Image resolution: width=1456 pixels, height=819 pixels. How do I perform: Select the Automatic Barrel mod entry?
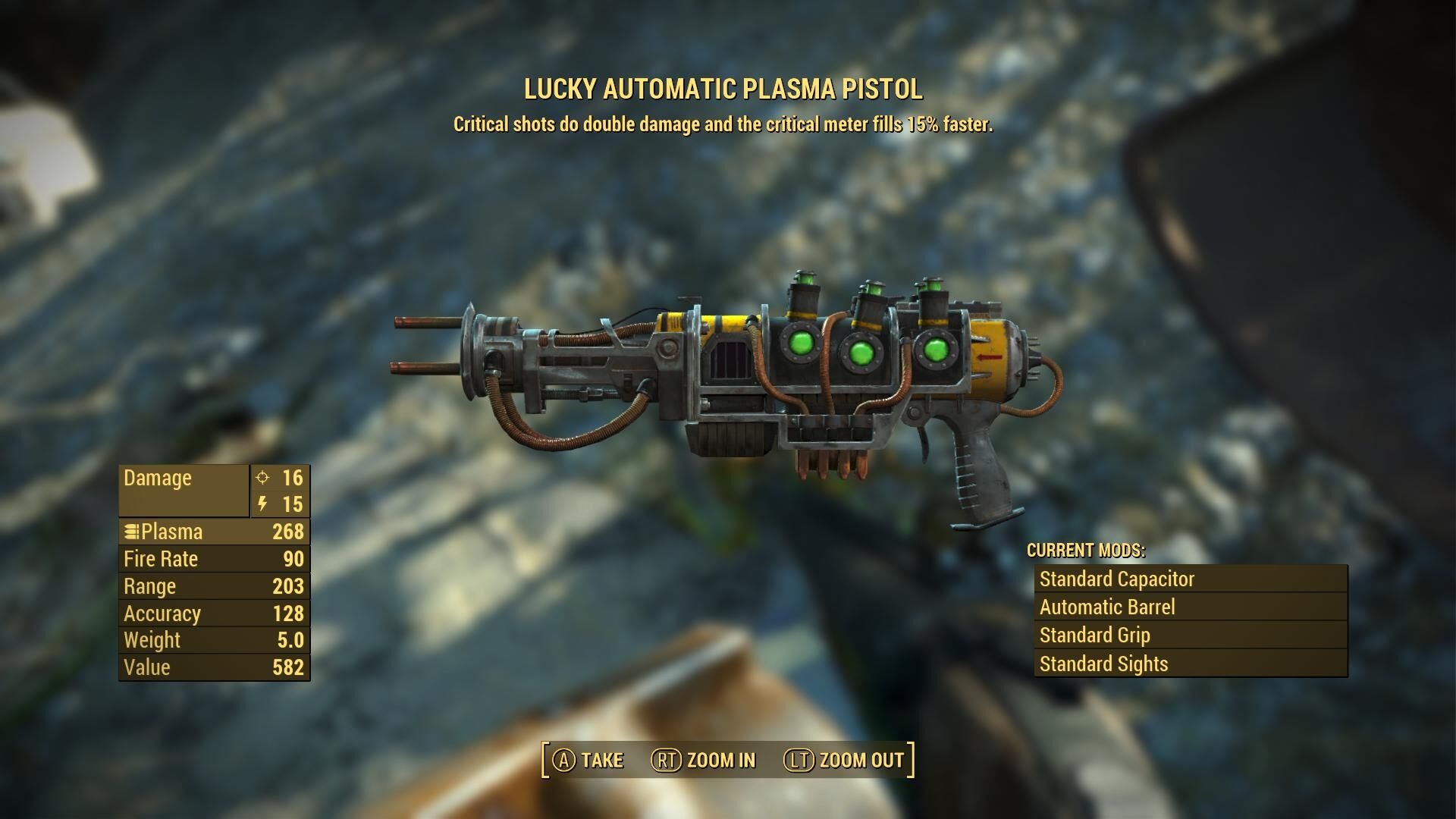tap(1109, 607)
